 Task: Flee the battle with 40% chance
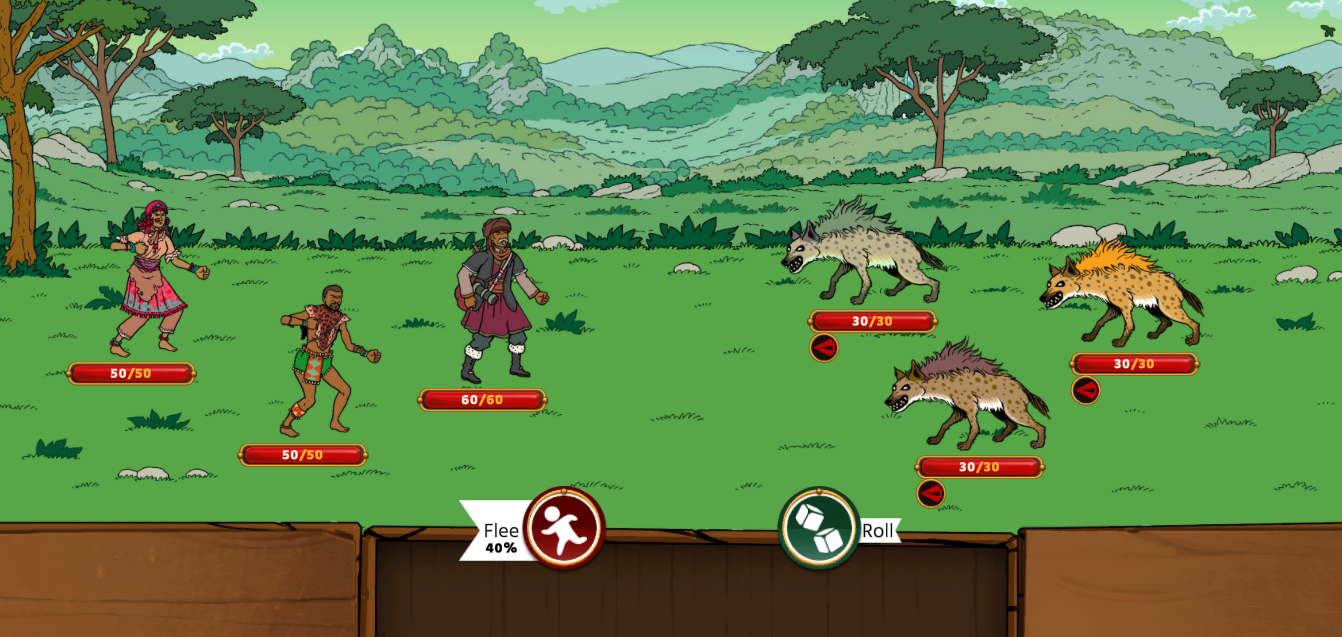[564, 527]
